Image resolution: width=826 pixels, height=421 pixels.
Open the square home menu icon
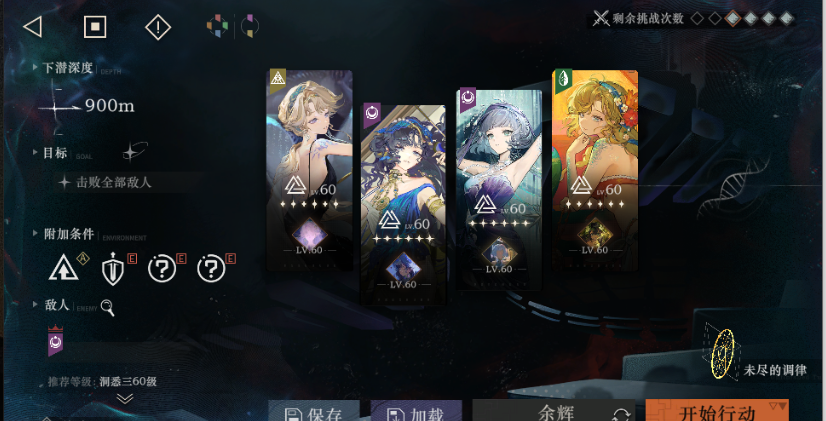coord(95,26)
